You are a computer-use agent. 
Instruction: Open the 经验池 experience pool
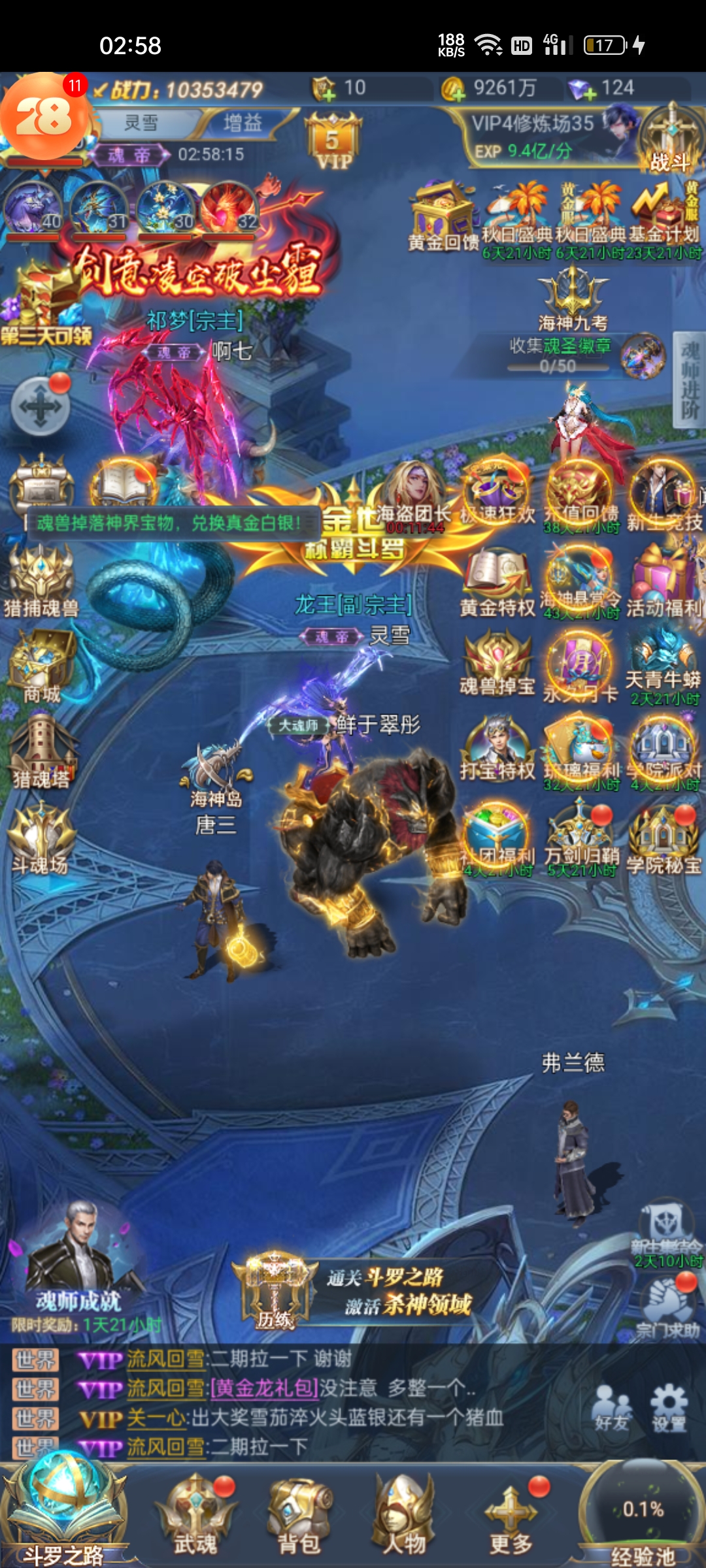(643, 1517)
